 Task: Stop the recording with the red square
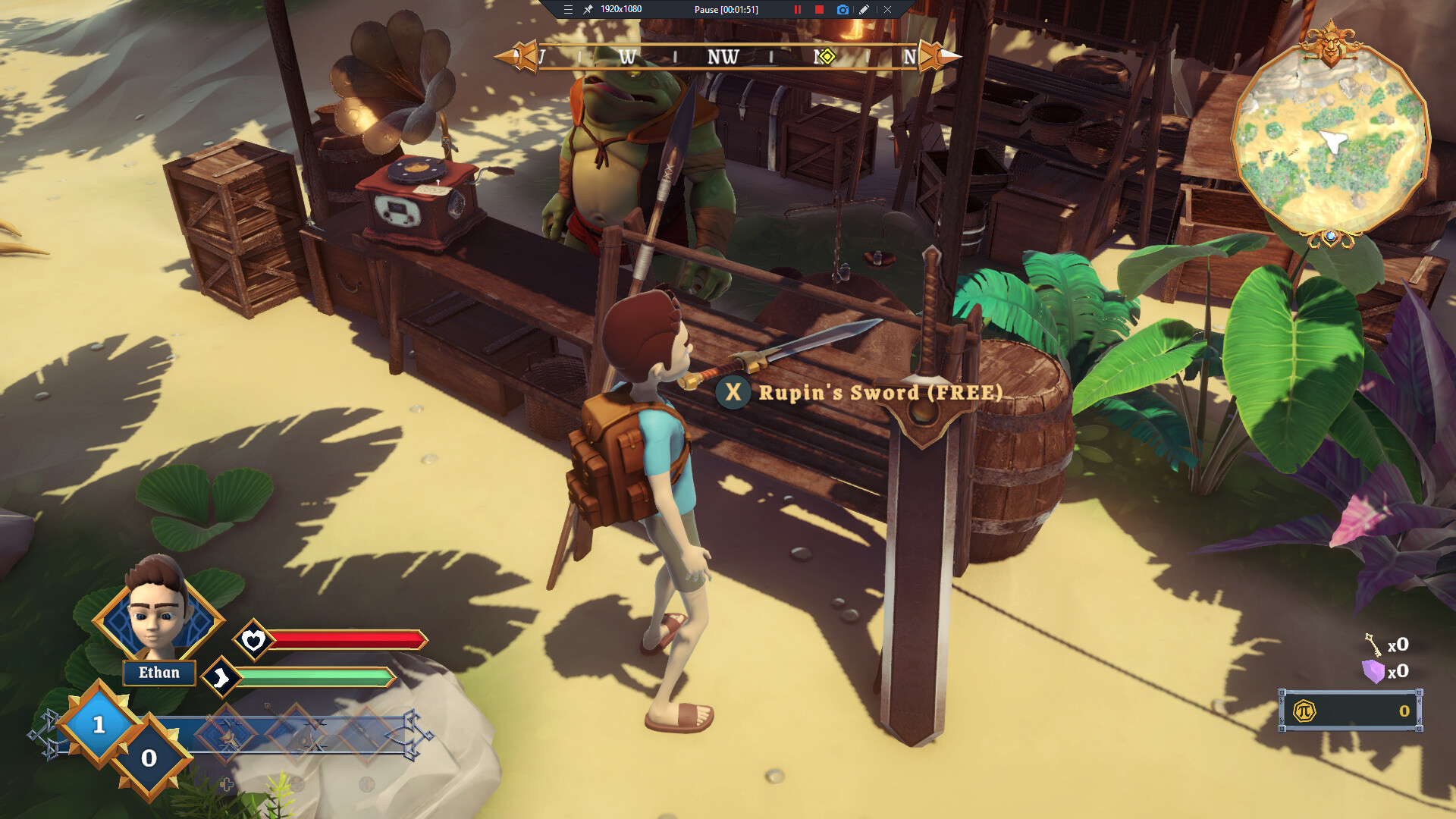click(819, 10)
